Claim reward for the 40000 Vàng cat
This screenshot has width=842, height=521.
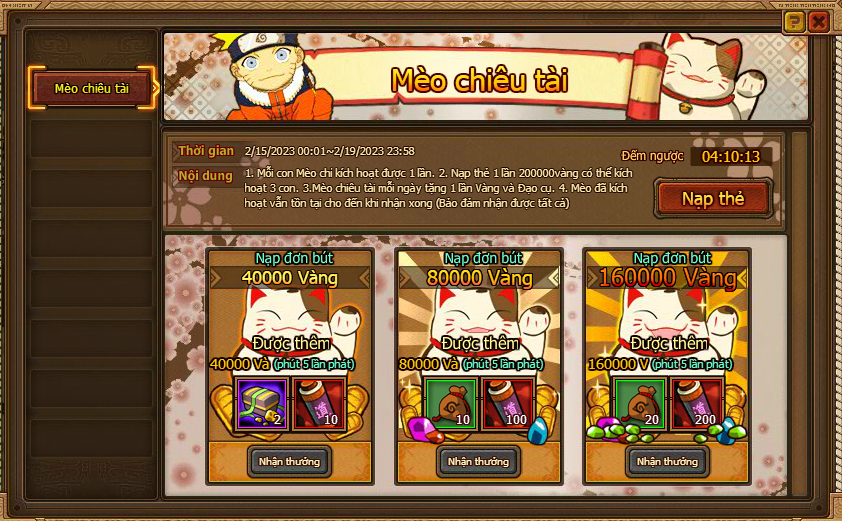coord(289,461)
